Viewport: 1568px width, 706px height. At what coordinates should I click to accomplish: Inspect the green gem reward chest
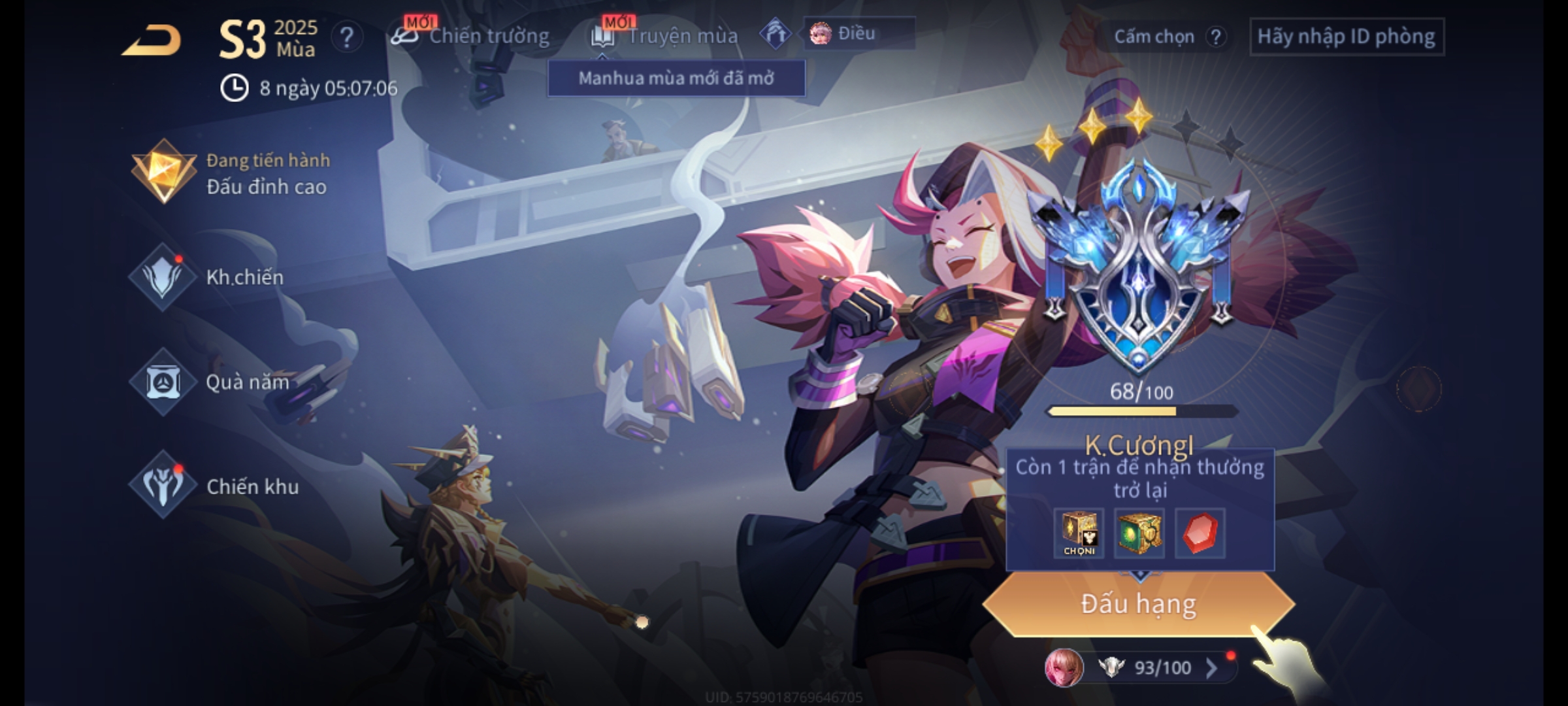pyautogui.click(x=1139, y=533)
